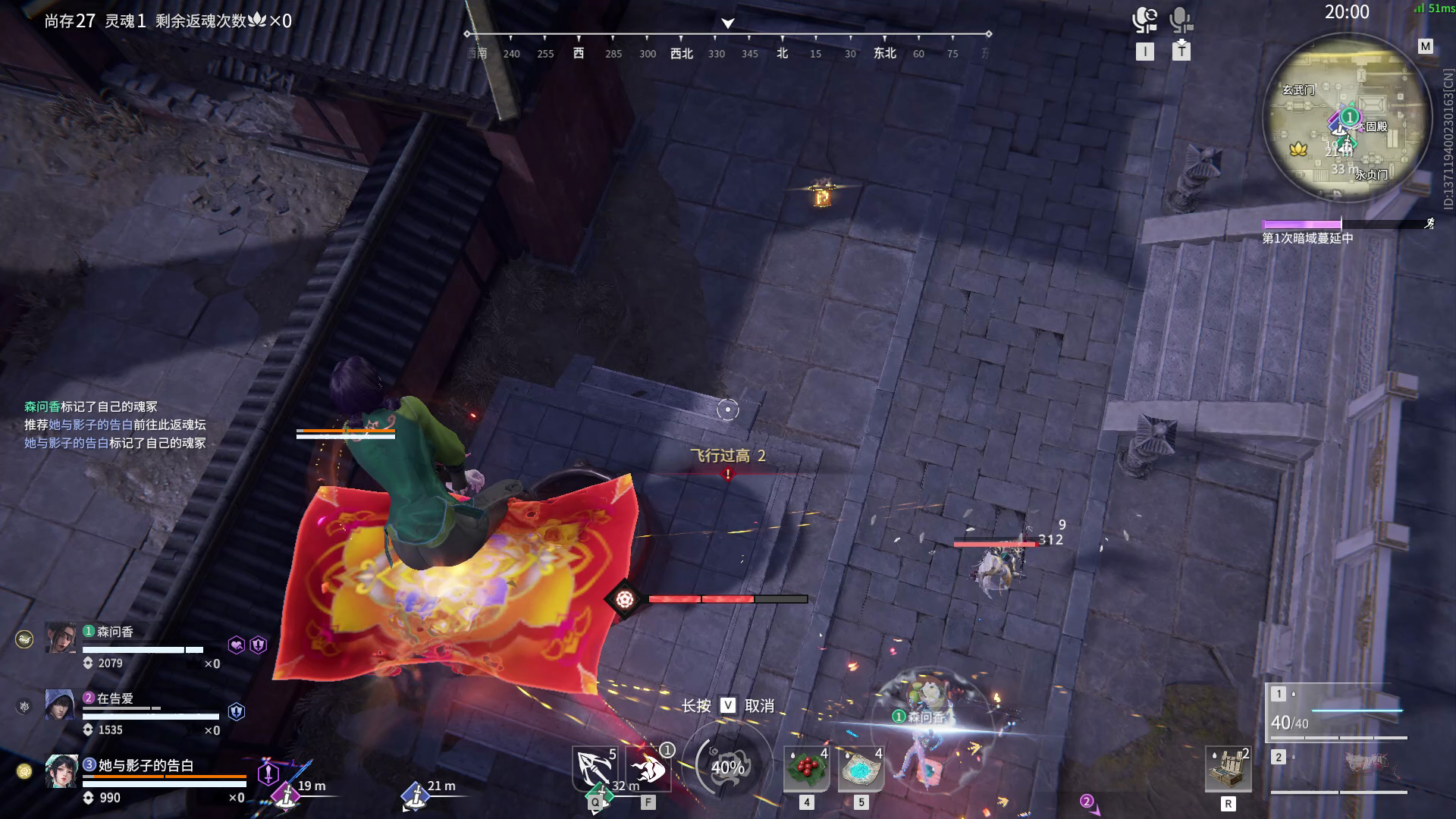This screenshot has width=1456, height=819.
Task: Open the rose ultimate at 40% charge
Action: point(728,766)
